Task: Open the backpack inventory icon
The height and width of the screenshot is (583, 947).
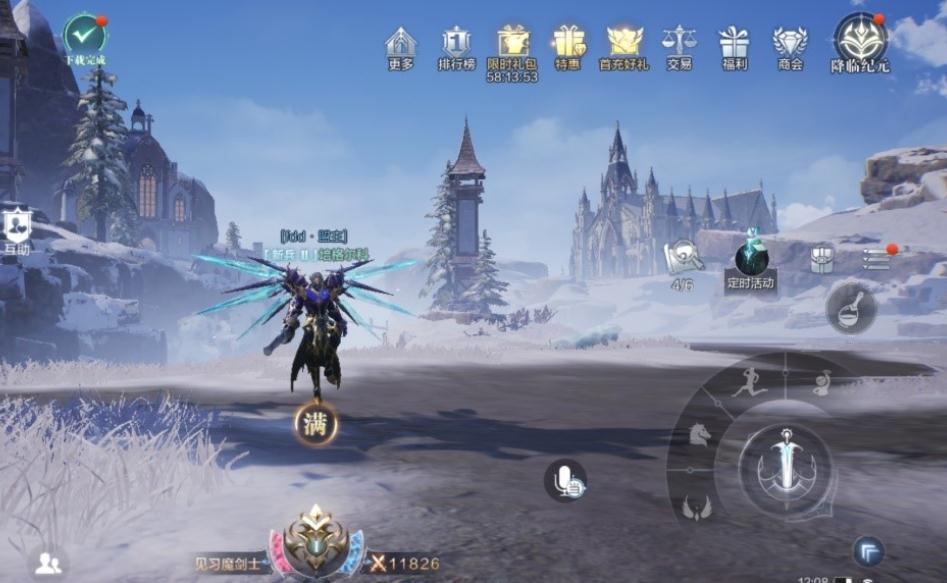Action: click(x=822, y=257)
